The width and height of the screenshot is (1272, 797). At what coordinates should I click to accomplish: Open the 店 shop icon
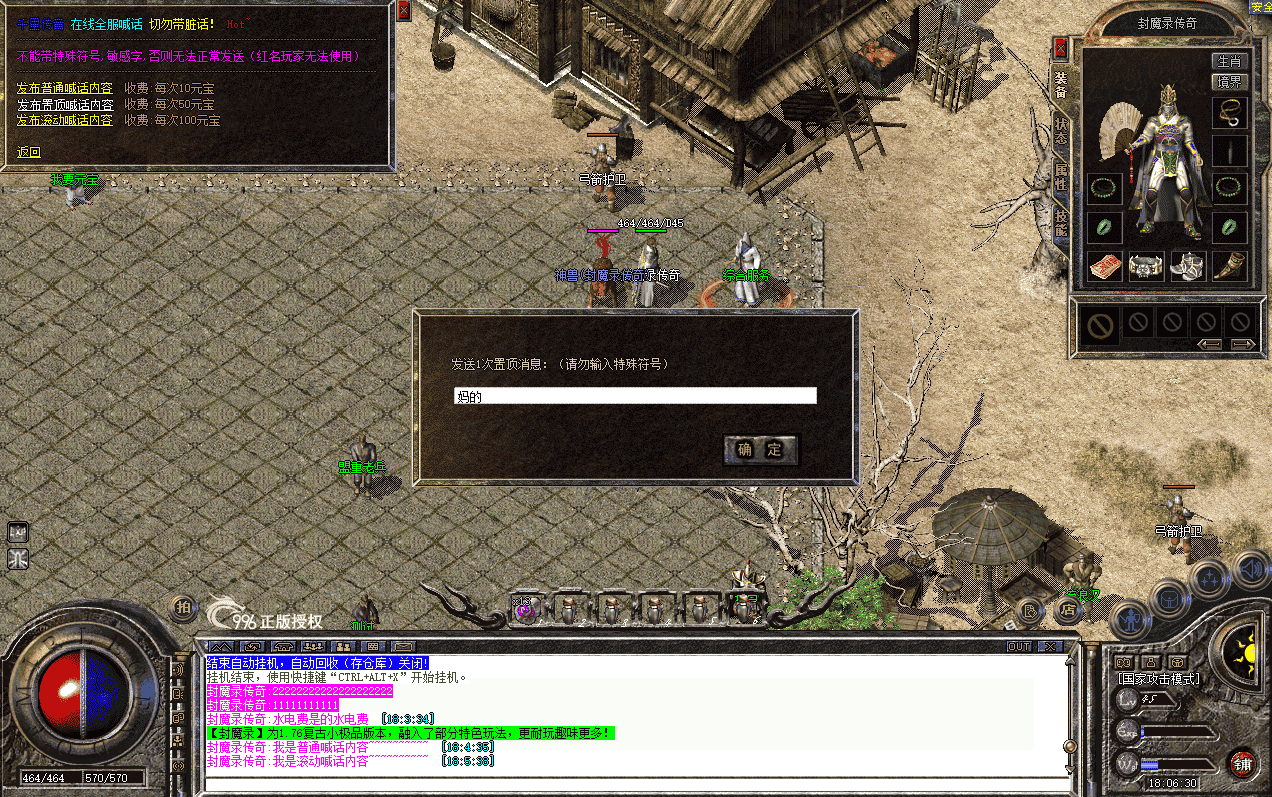point(1068,608)
